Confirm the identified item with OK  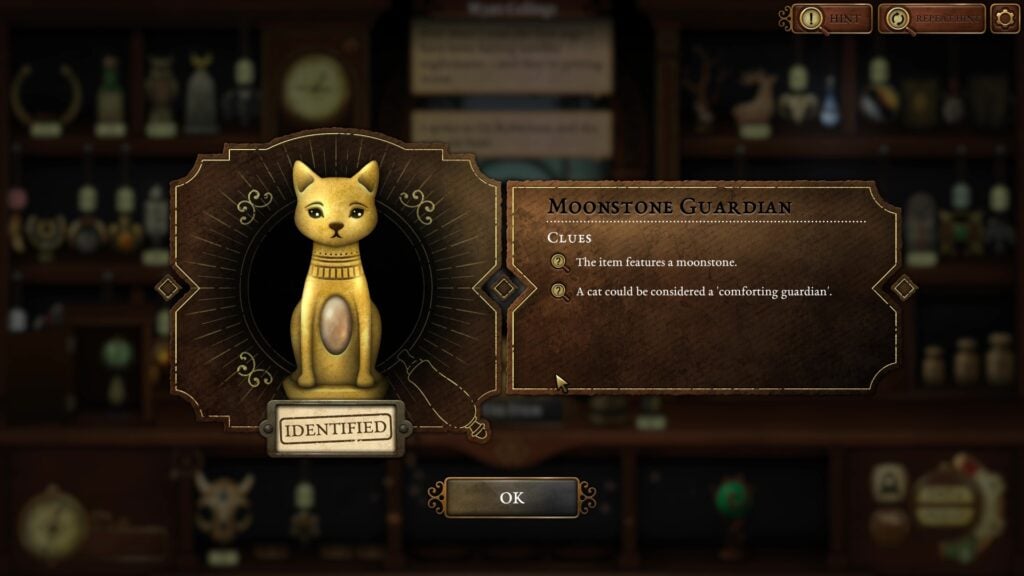click(511, 497)
